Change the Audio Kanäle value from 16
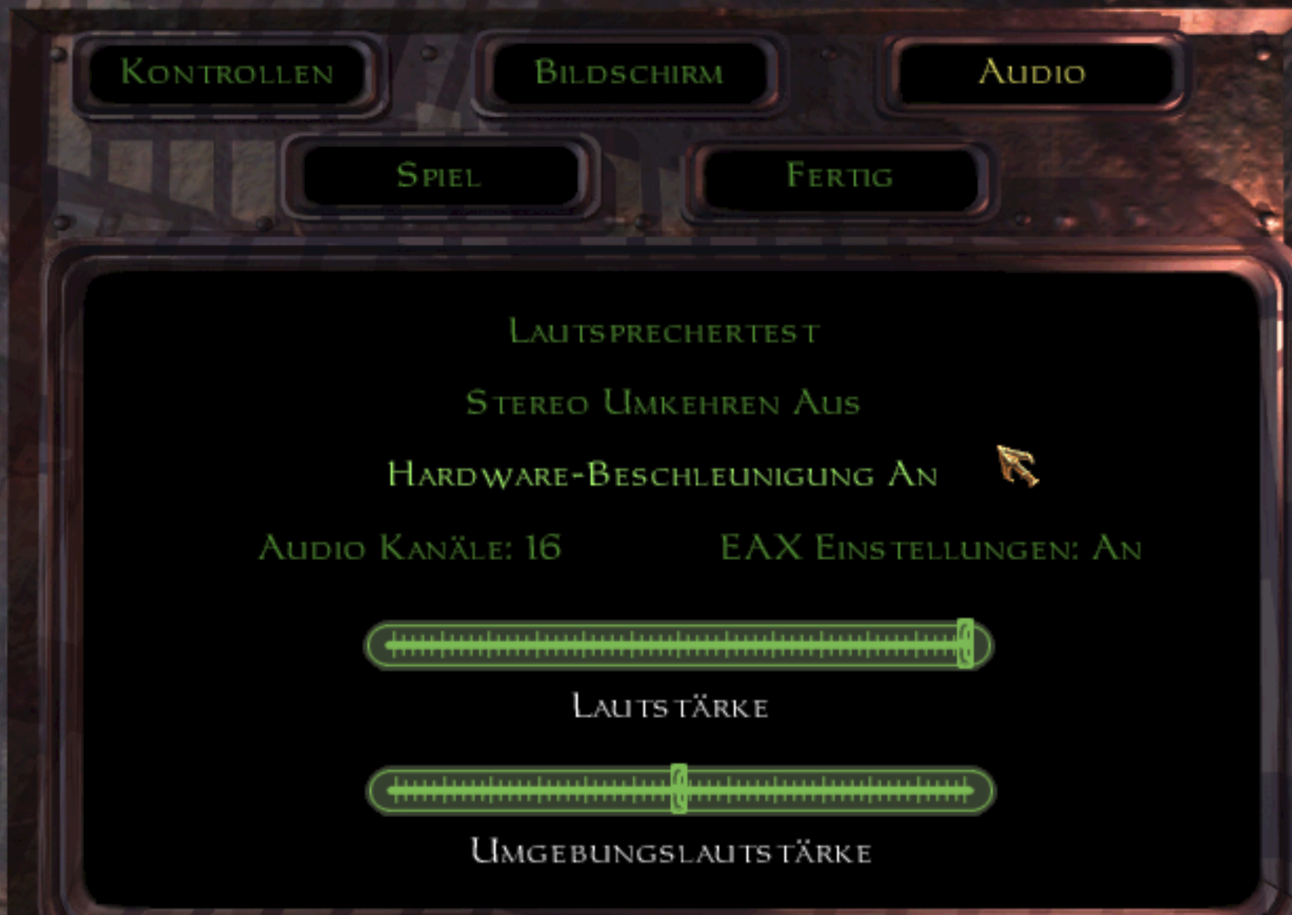1292x915 pixels. point(412,548)
